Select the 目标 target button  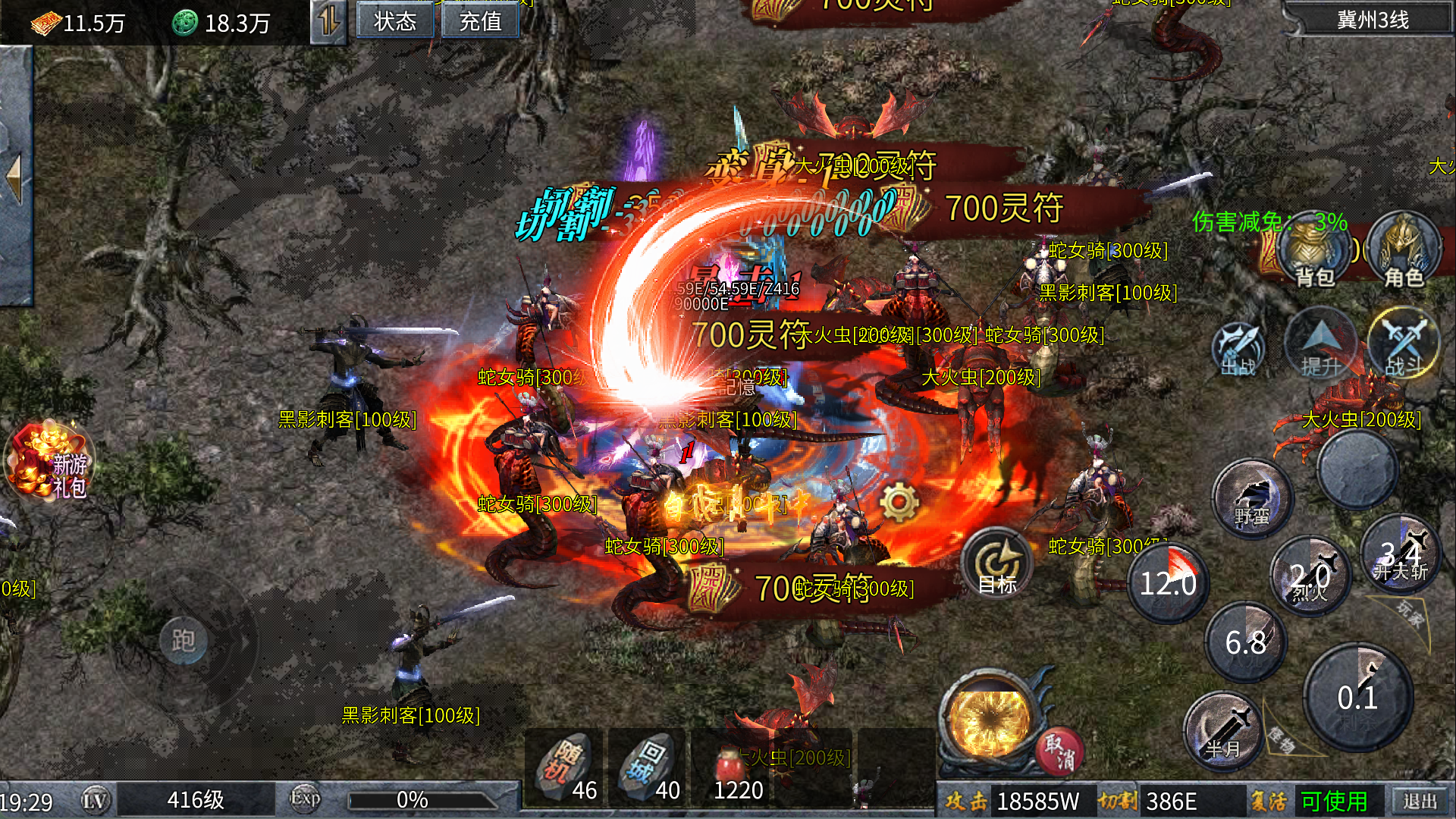(x=997, y=565)
